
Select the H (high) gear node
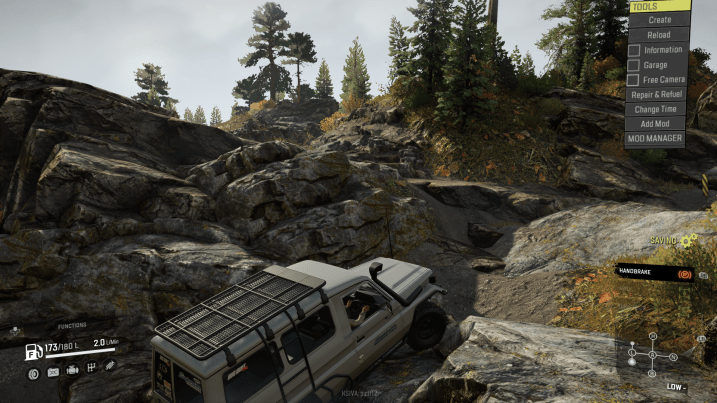pos(652,337)
